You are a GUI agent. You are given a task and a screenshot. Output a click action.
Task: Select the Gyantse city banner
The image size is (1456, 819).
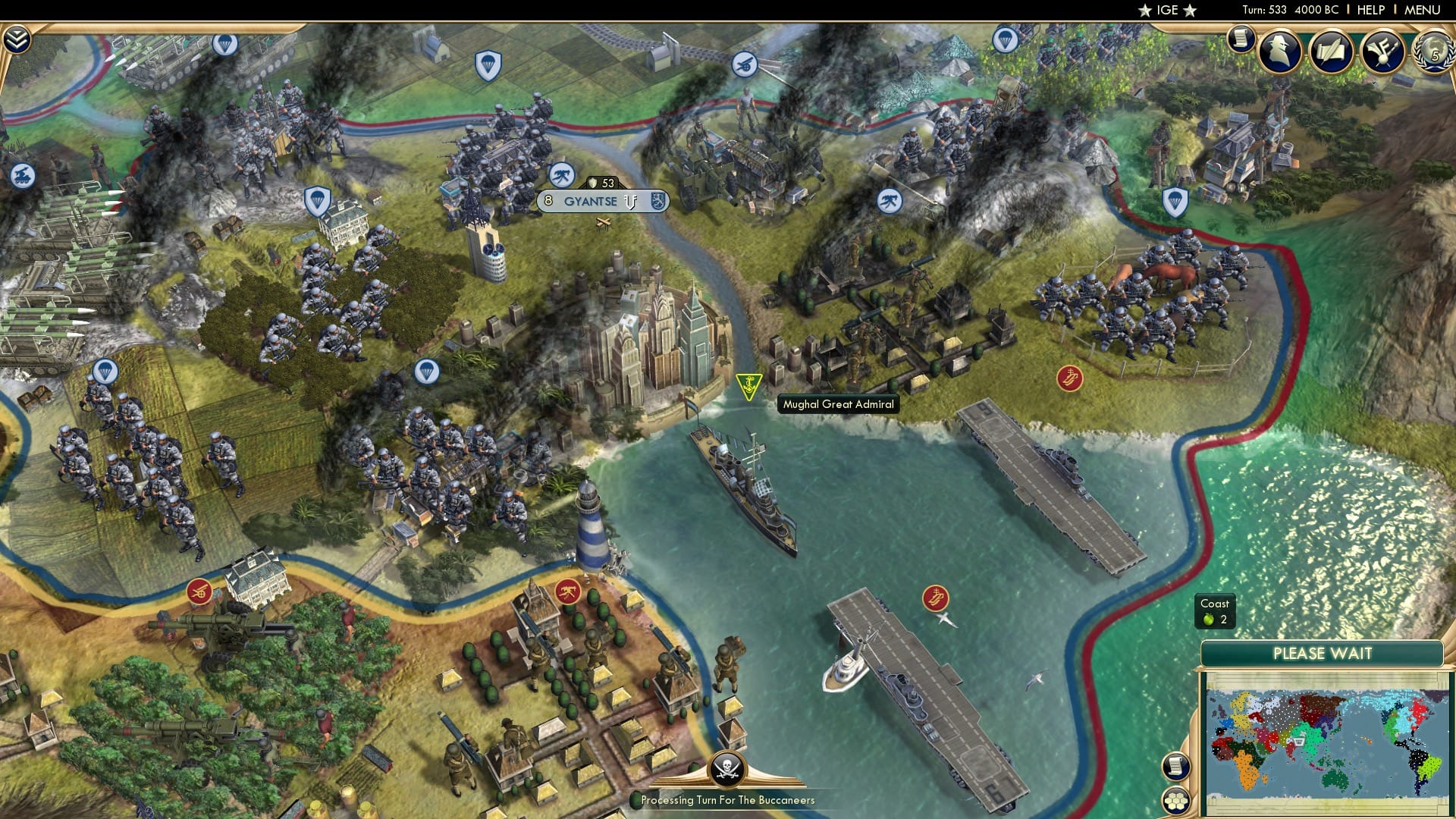coord(590,200)
